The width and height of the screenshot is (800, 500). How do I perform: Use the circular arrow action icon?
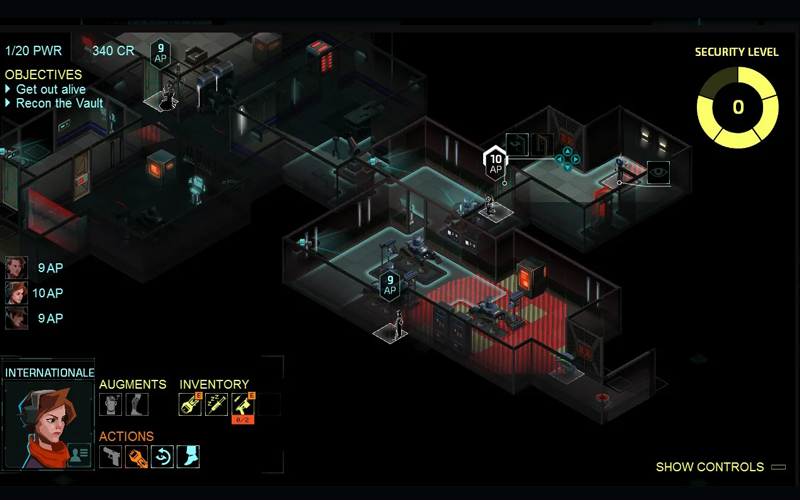[163, 457]
